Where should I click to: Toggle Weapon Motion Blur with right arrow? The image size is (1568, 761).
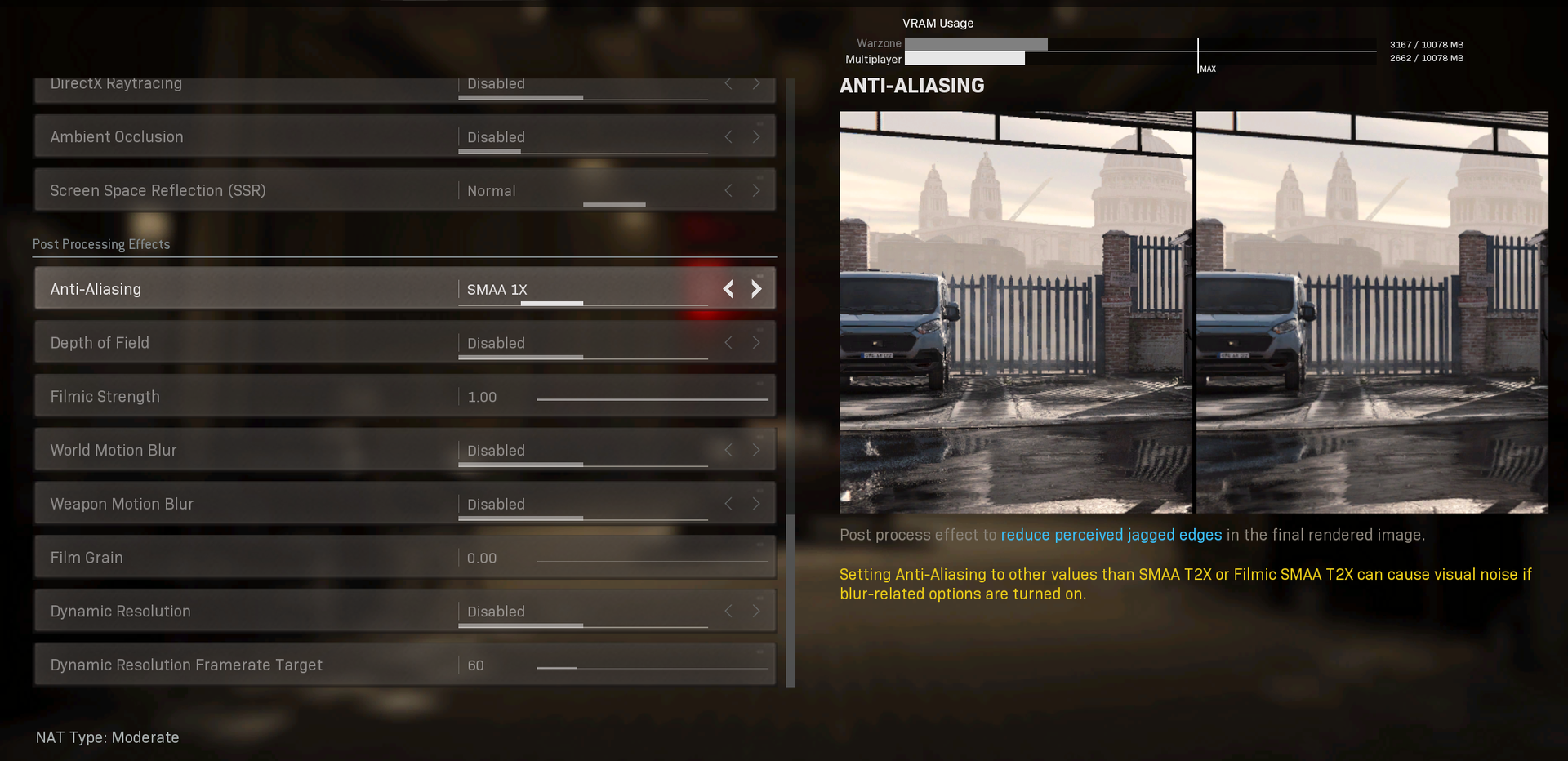tap(756, 505)
